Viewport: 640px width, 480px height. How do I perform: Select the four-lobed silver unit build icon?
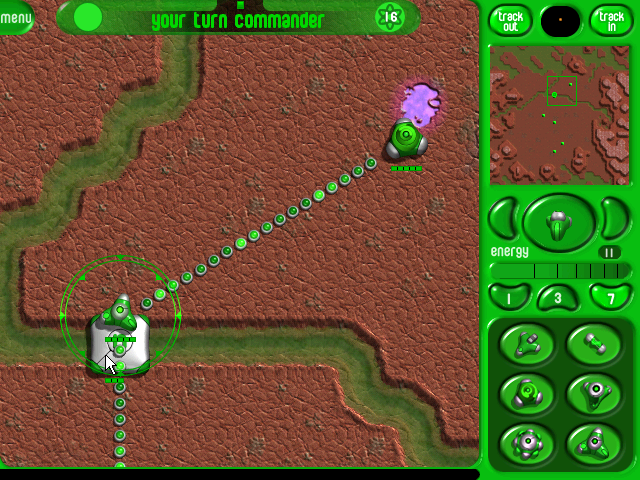coord(528,440)
